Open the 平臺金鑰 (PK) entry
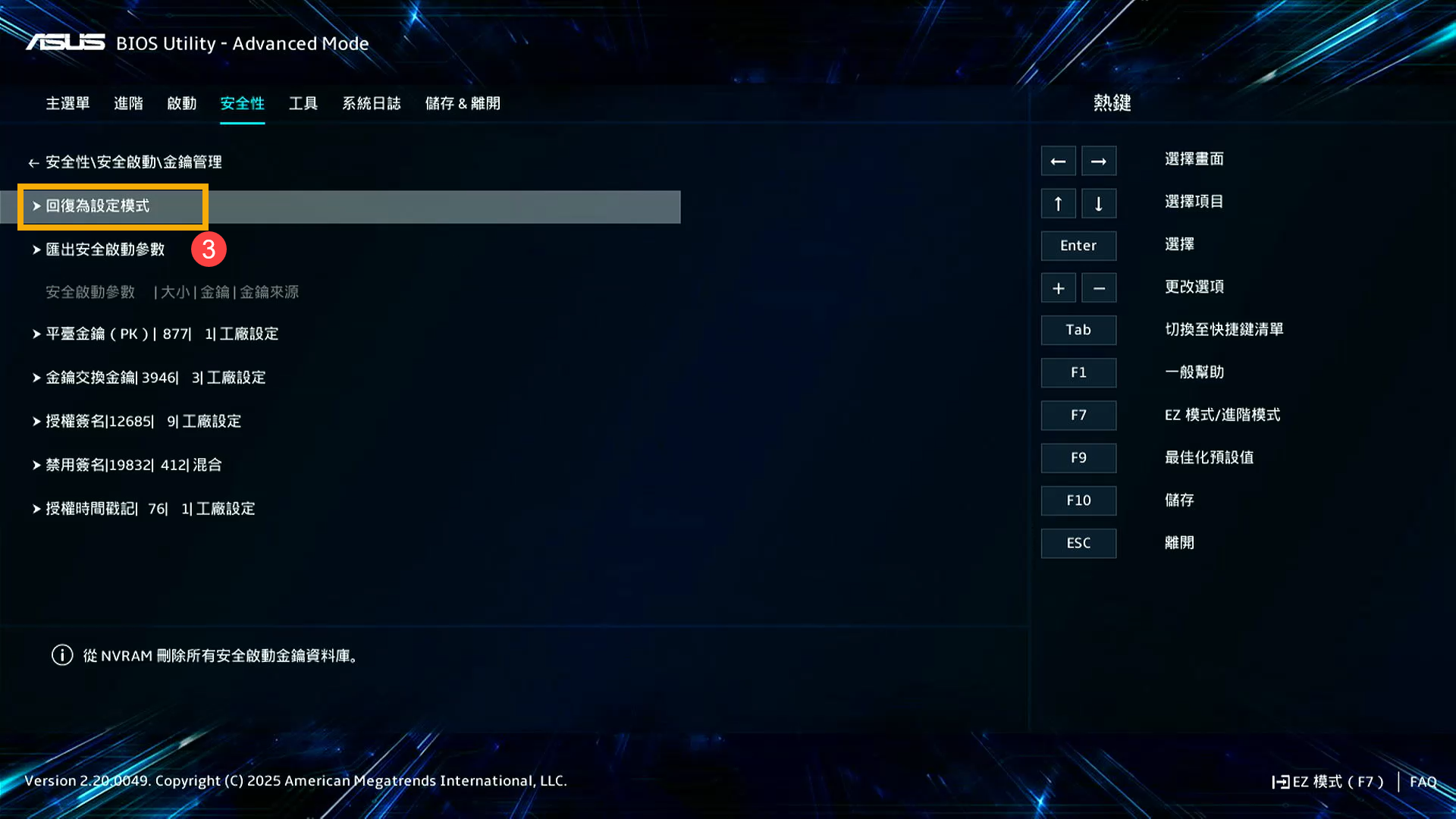Image resolution: width=1456 pixels, height=819 pixels. tap(162, 334)
